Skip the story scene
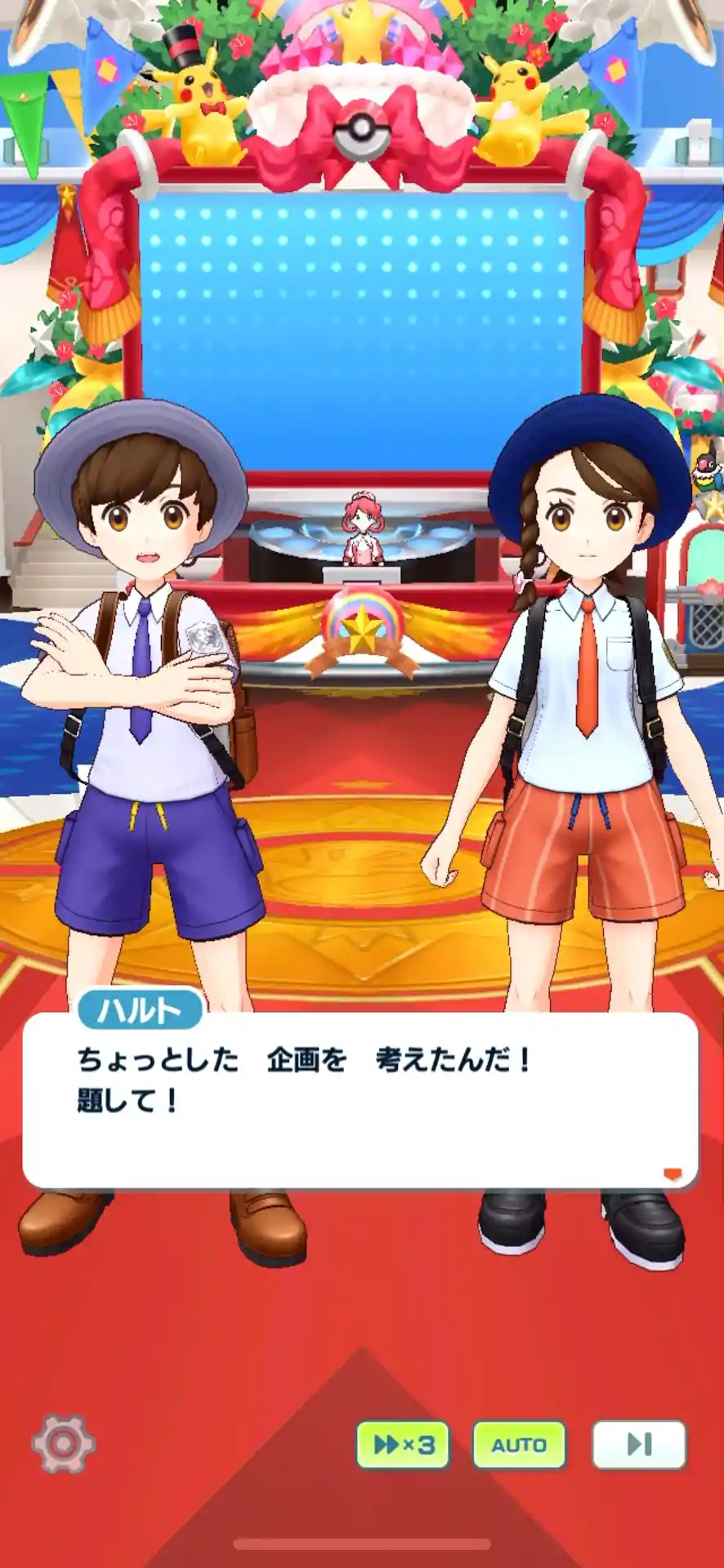Screen dimensions: 724x1568 (638, 1445)
